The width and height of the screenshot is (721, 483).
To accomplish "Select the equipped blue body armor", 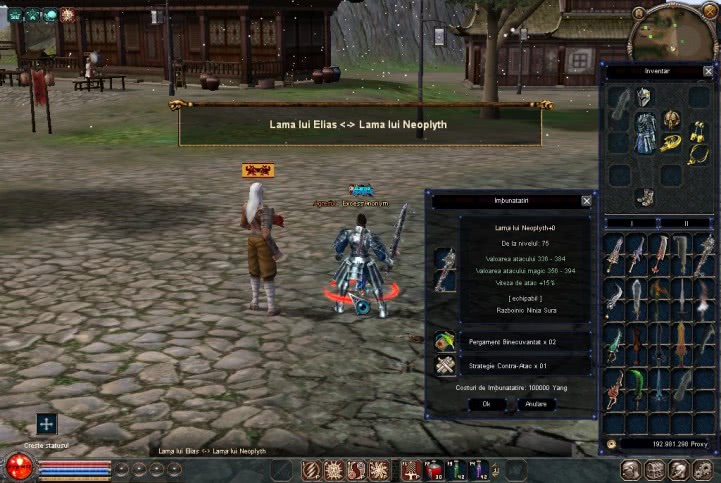I will [645, 133].
